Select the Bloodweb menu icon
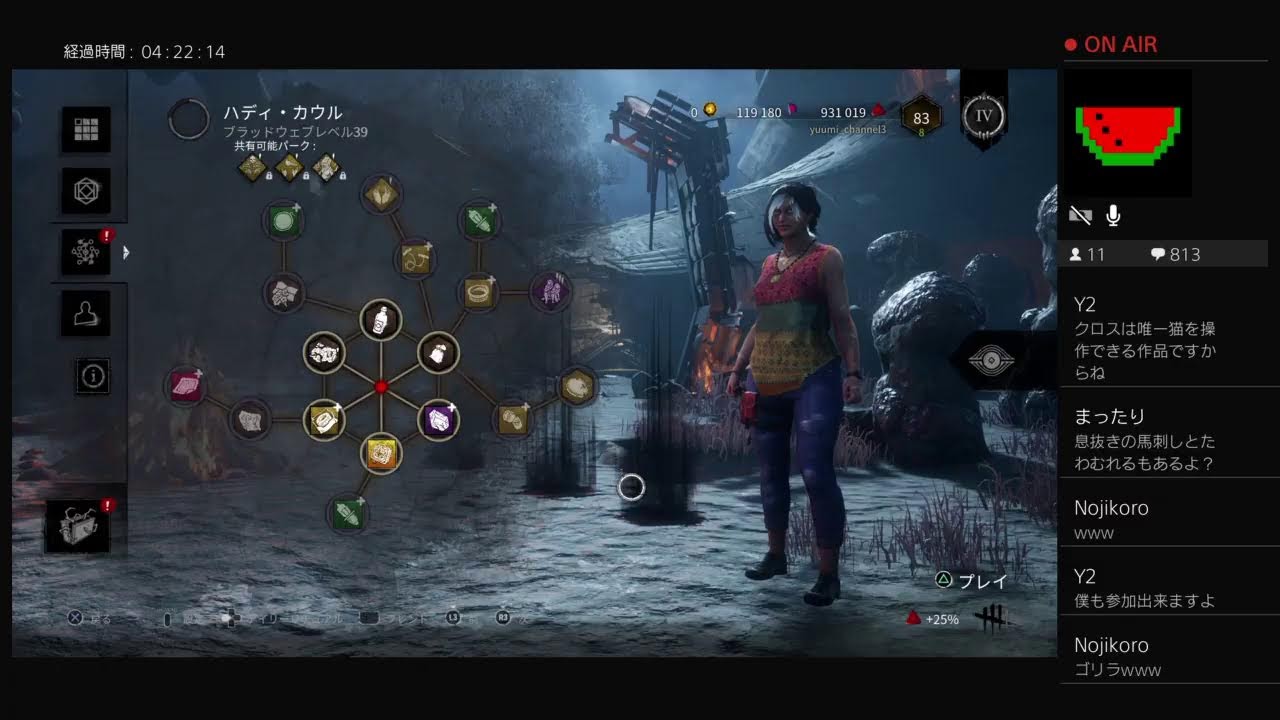The height and width of the screenshot is (720, 1280). tap(86, 252)
